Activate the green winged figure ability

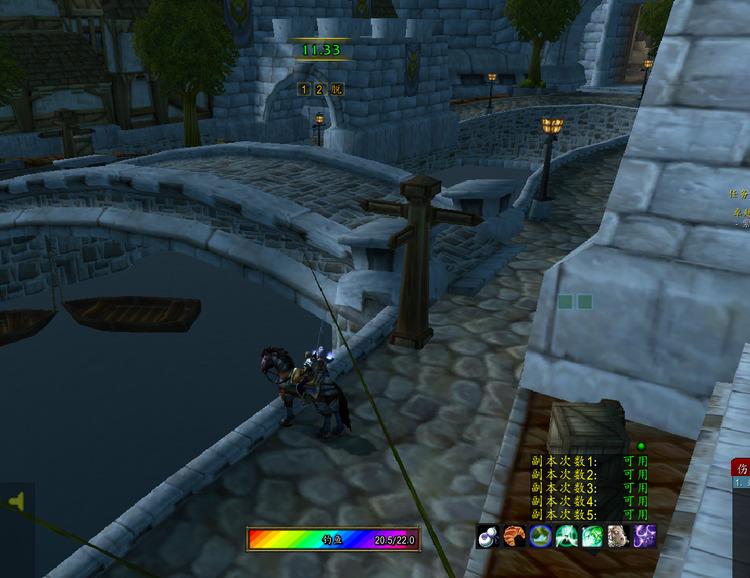pos(567,536)
